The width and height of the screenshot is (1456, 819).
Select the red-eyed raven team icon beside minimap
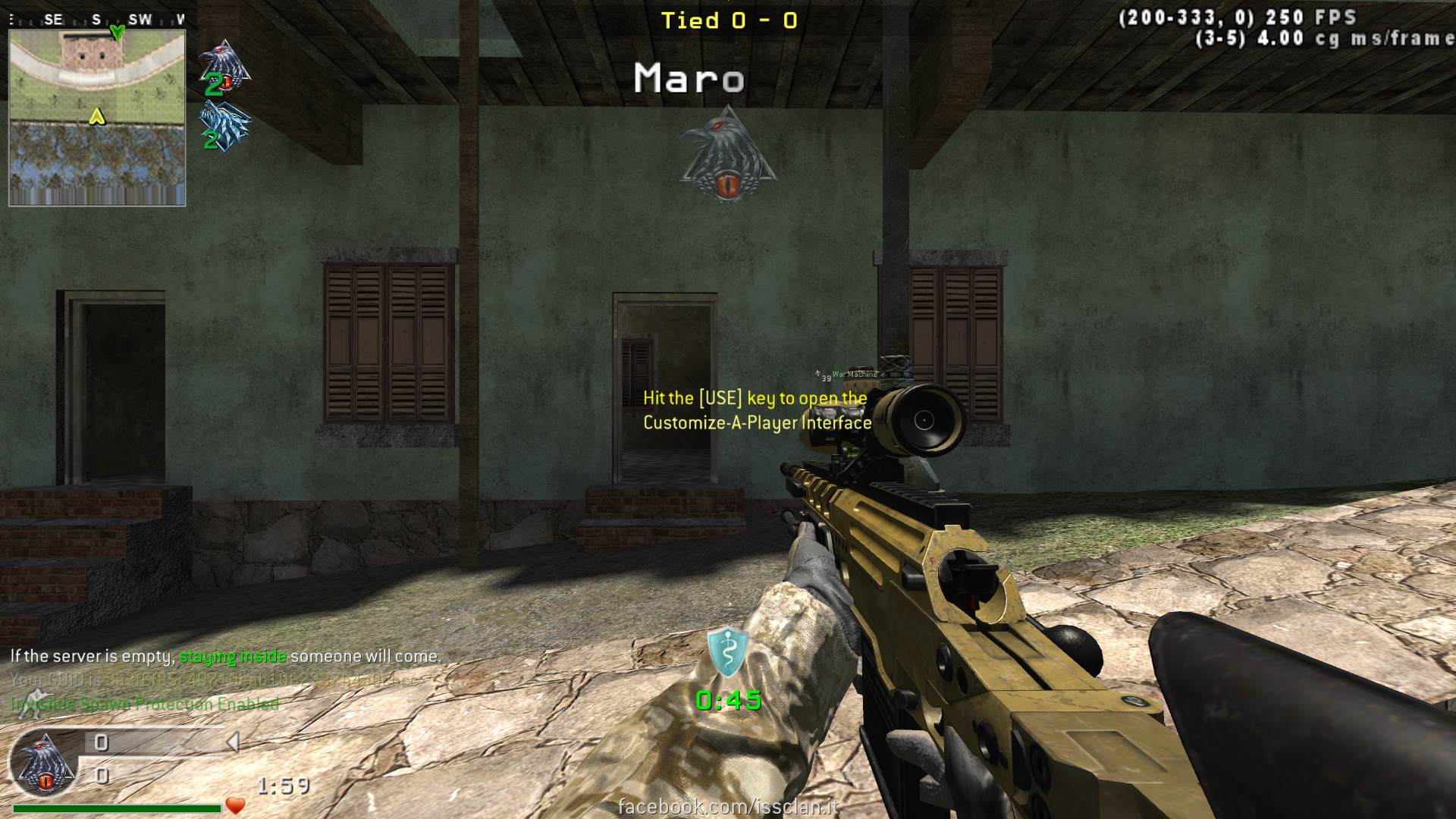(x=224, y=64)
